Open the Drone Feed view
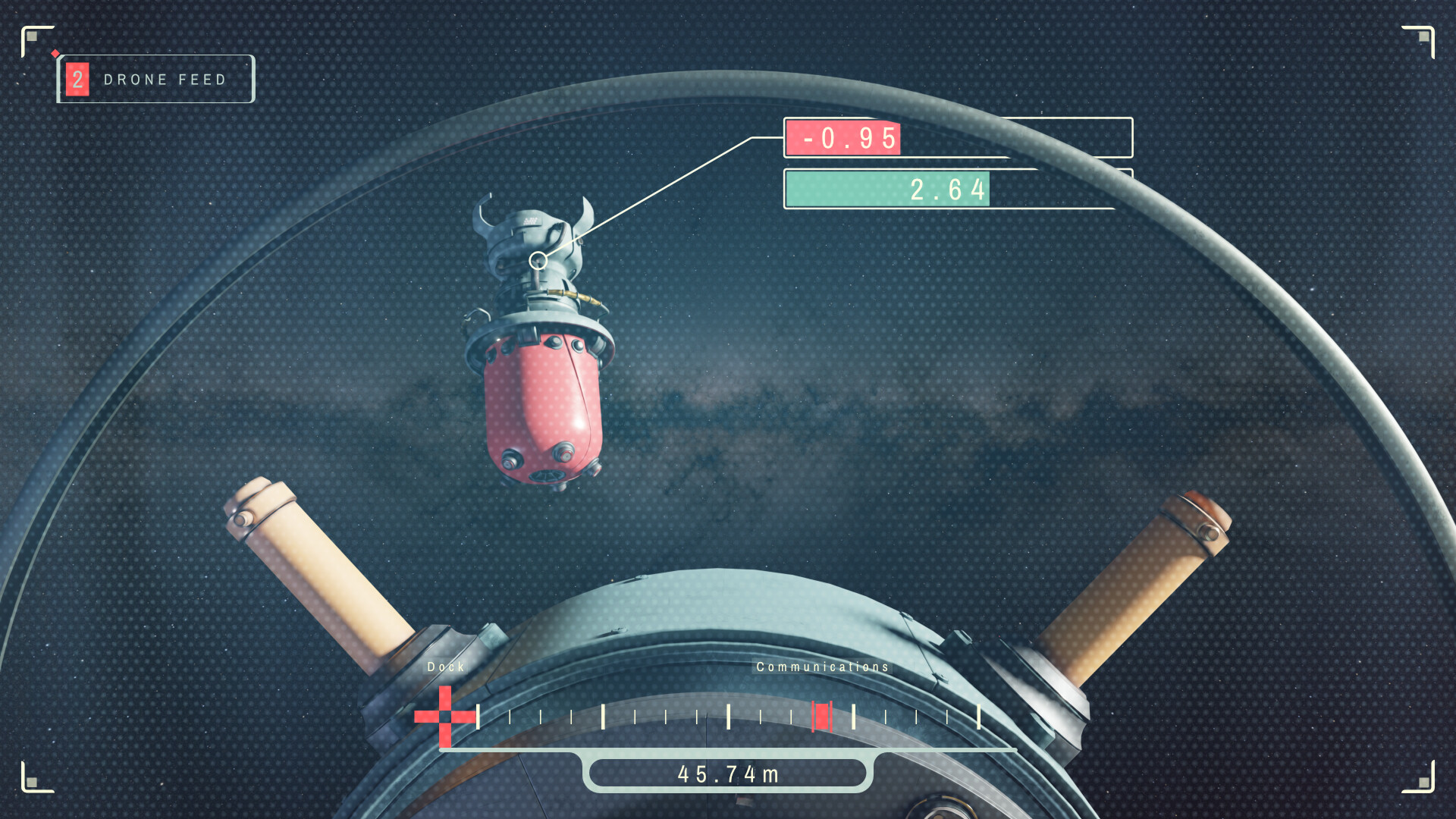Screen dimensions: 1456x819 (x=165, y=79)
